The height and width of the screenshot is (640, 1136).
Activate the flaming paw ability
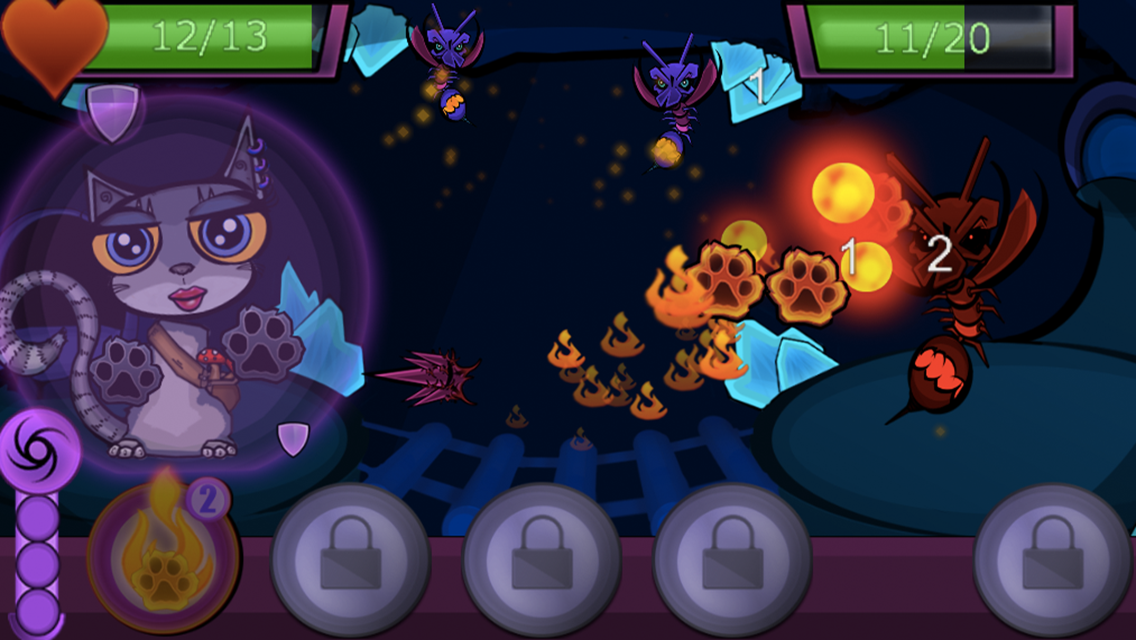[165, 557]
